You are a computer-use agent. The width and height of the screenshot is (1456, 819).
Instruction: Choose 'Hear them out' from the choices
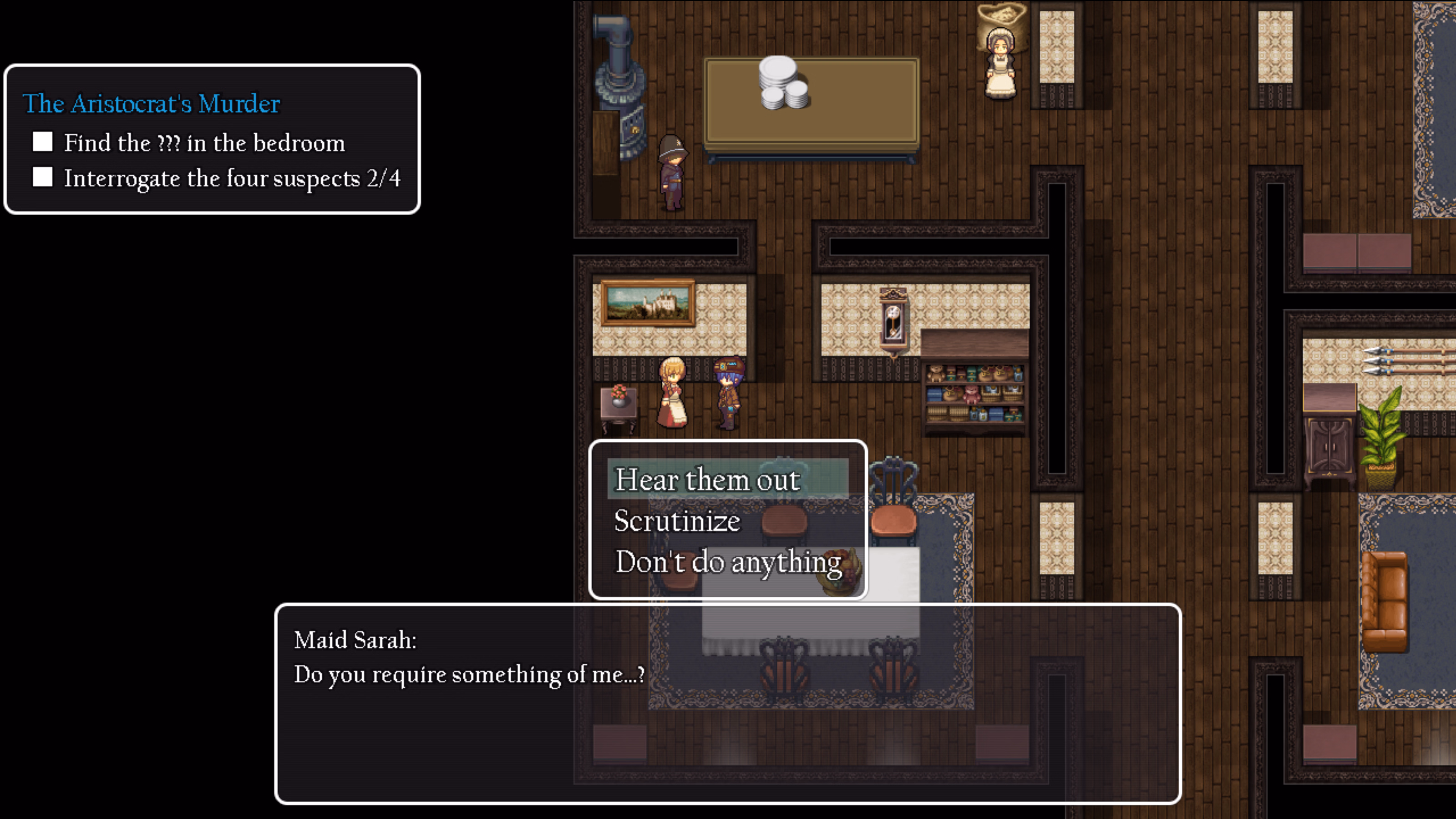706,480
